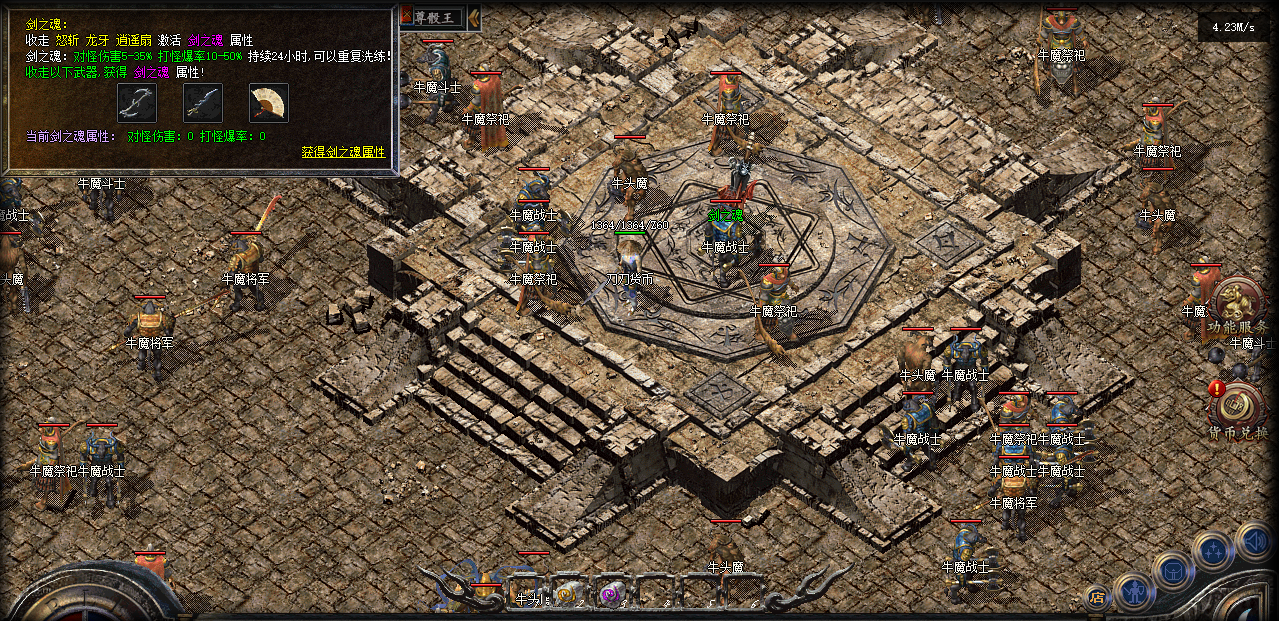
Task: Use the purple spiral scroll in hotbar
Action: tap(608, 594)
